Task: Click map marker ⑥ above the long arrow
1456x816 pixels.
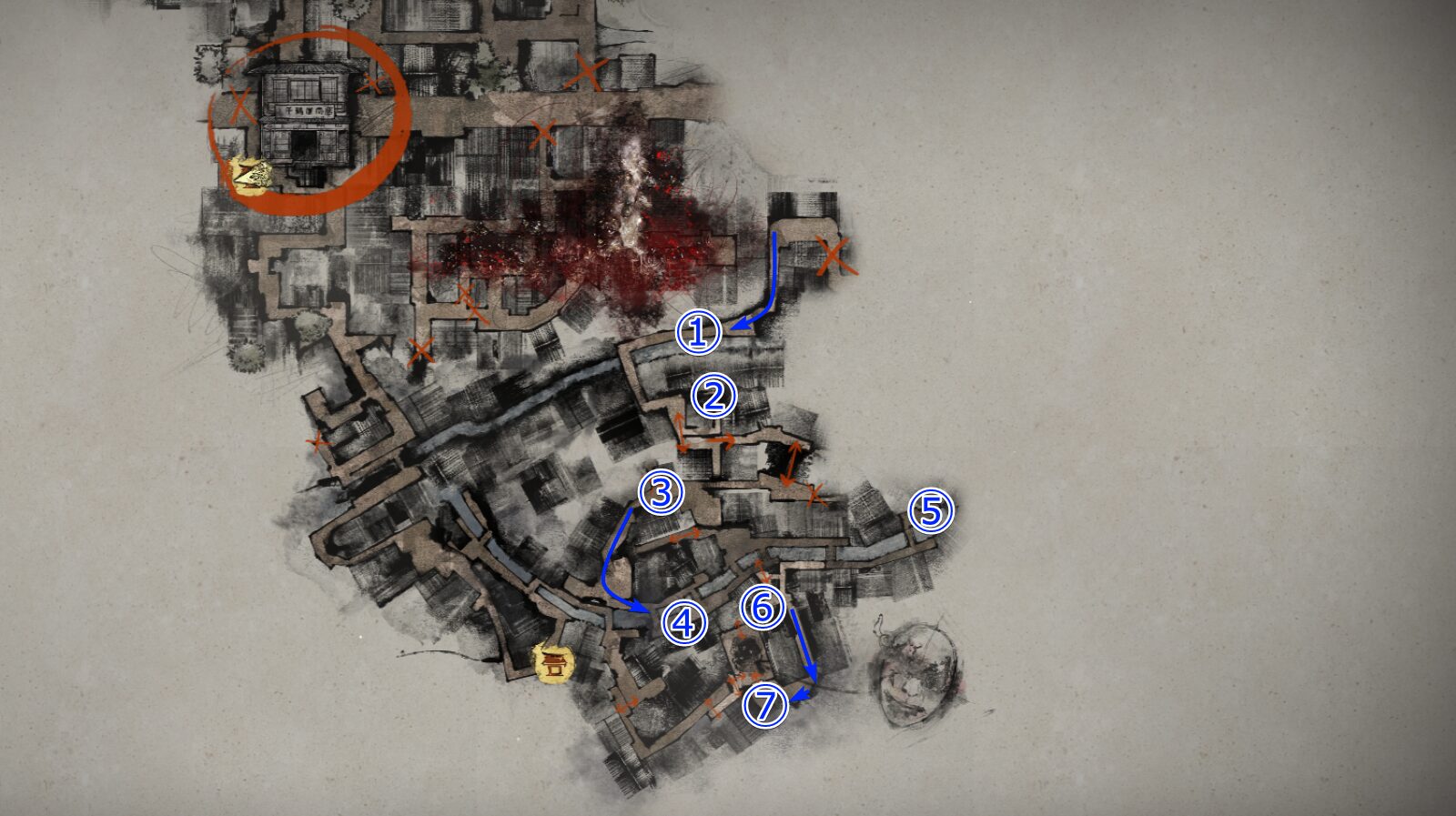Action: (x=762, y=608)
